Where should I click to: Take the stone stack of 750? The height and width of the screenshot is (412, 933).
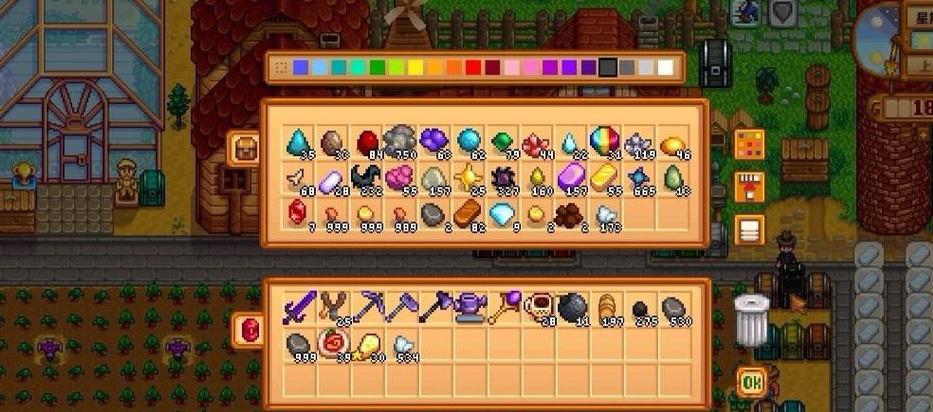coord(399,142)
